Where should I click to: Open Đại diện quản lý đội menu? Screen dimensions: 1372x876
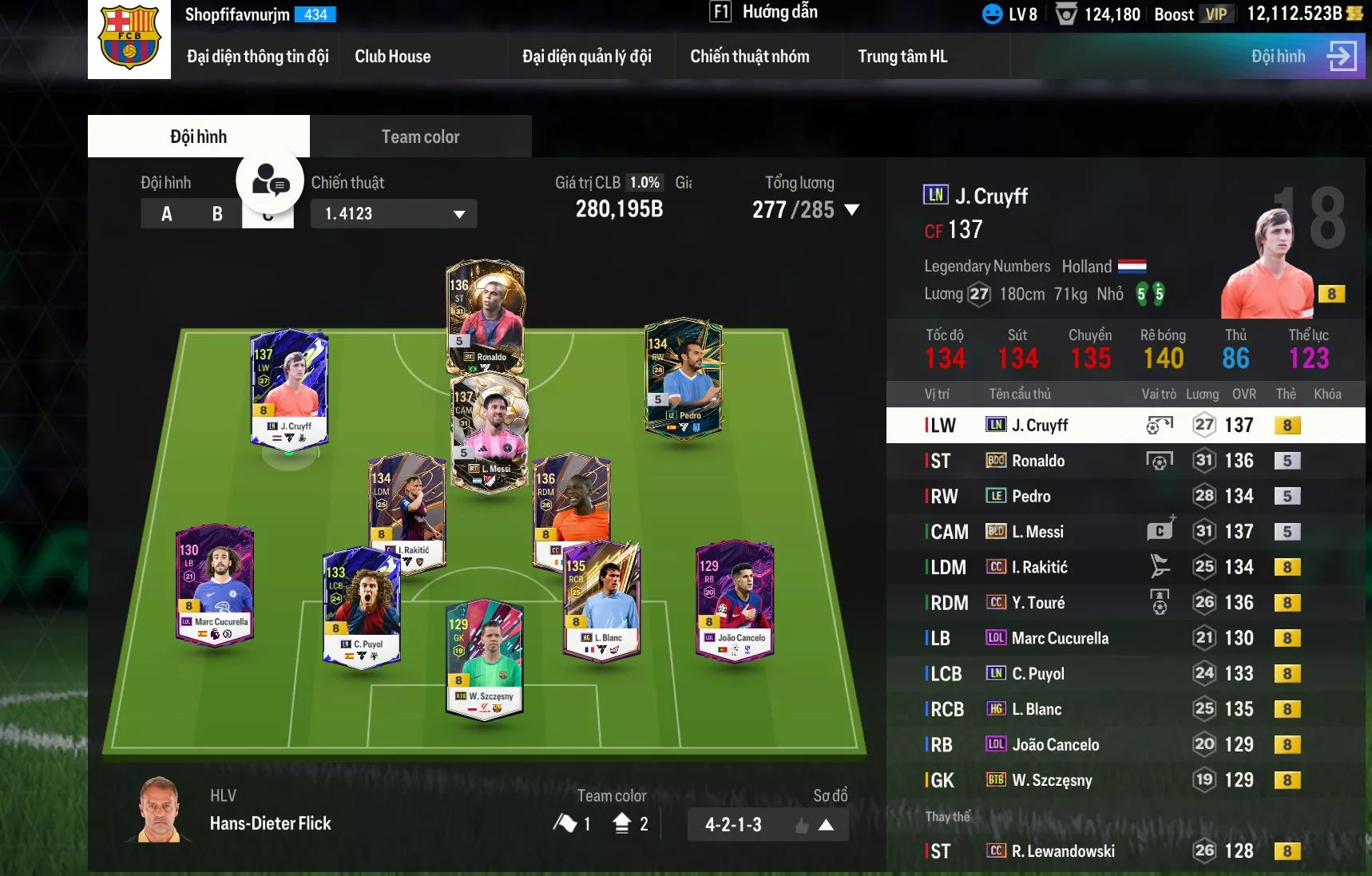point(586,57)
